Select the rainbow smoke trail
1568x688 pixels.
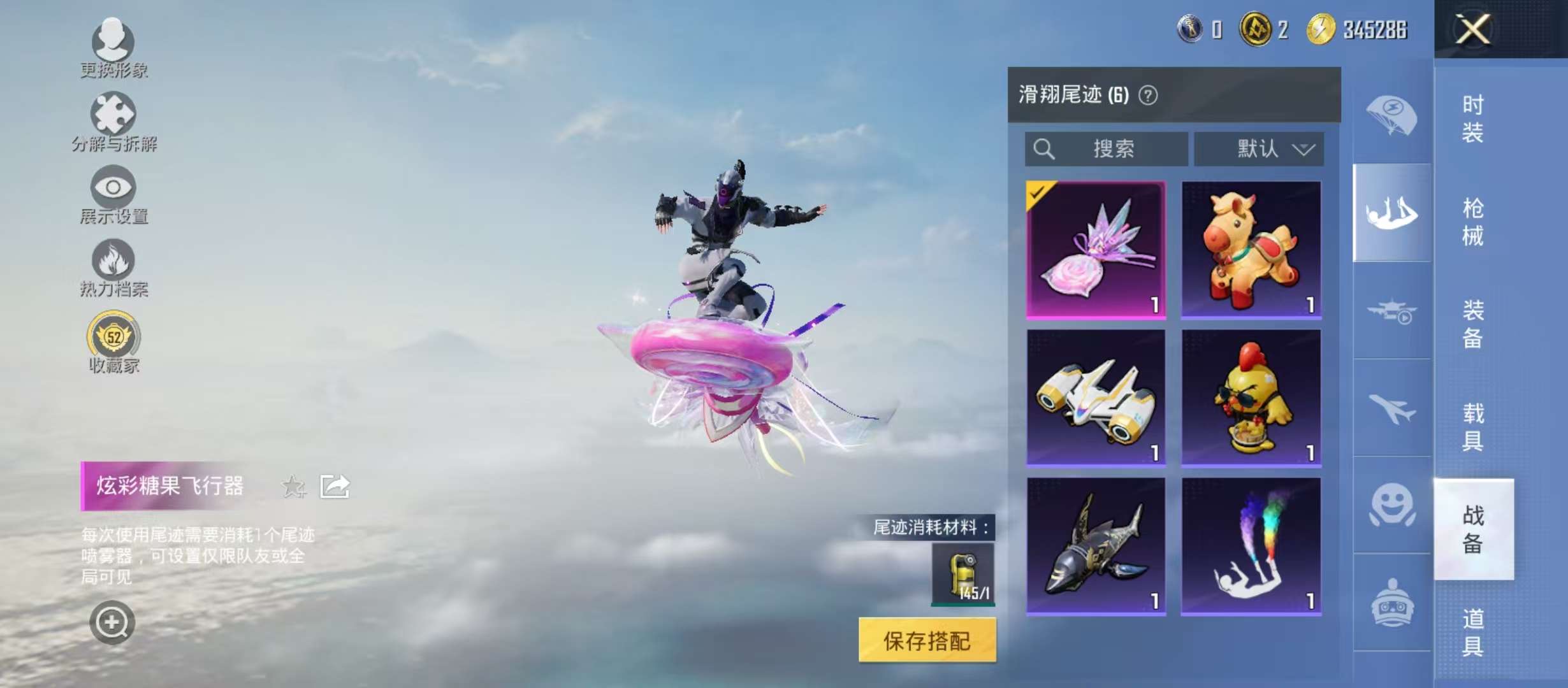(x=1251, y=547)
